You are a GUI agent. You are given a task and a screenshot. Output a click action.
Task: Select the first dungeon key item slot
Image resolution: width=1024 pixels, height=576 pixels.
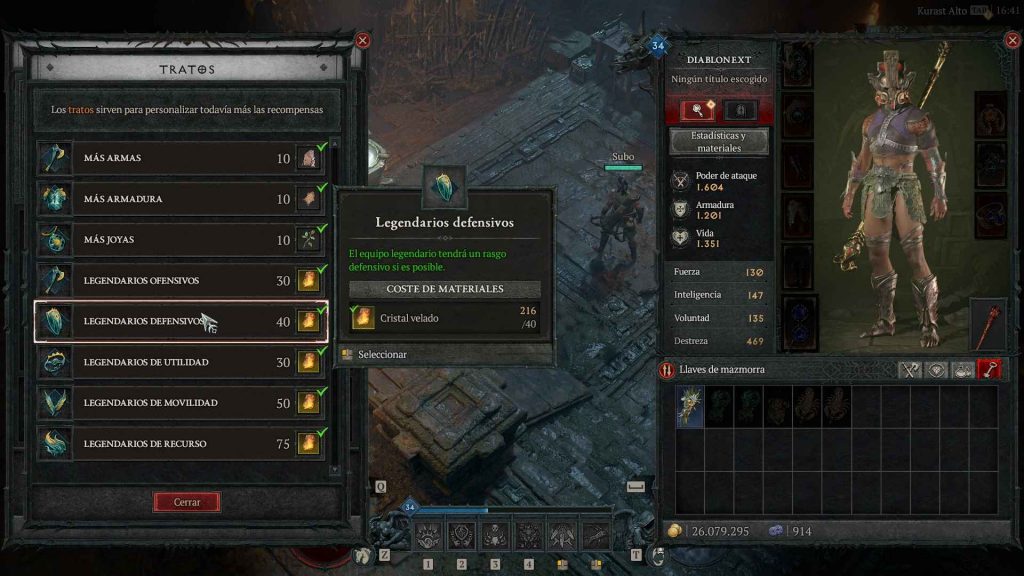690,407
